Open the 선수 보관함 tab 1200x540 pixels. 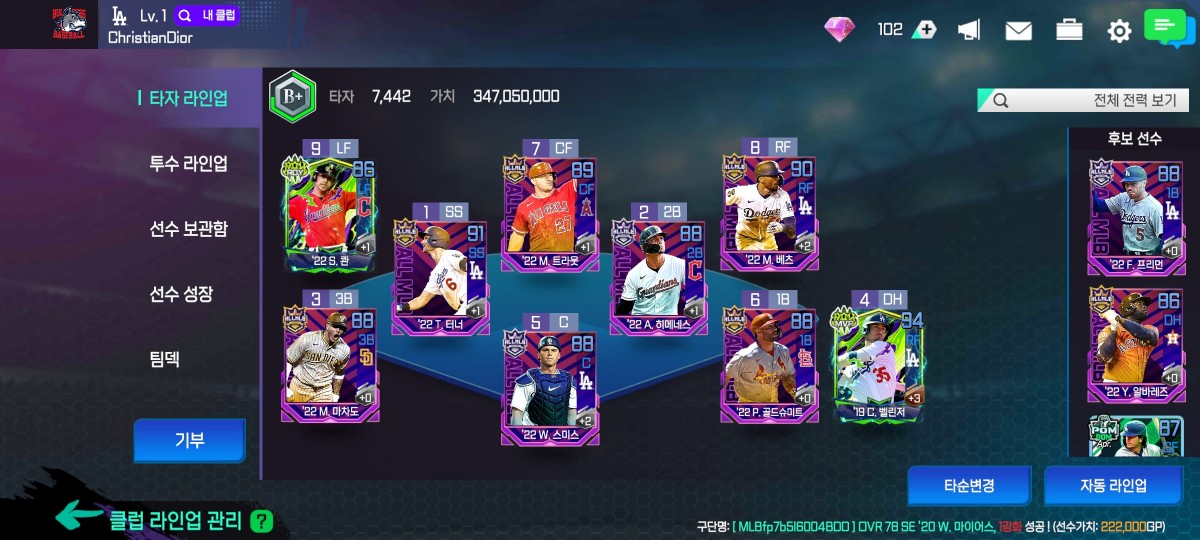189,229
